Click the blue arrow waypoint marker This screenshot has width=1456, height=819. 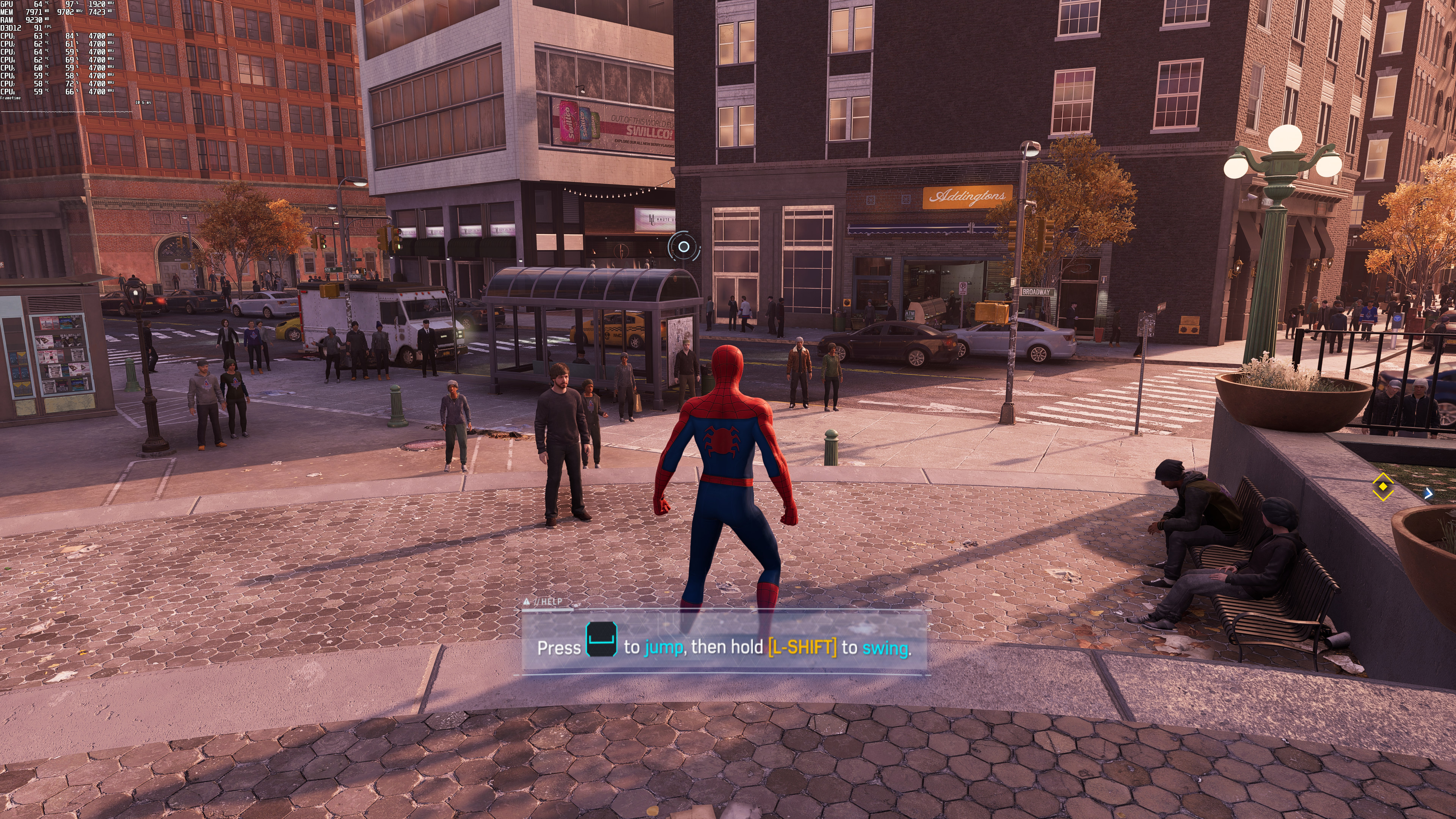(x=1428, y=494)
